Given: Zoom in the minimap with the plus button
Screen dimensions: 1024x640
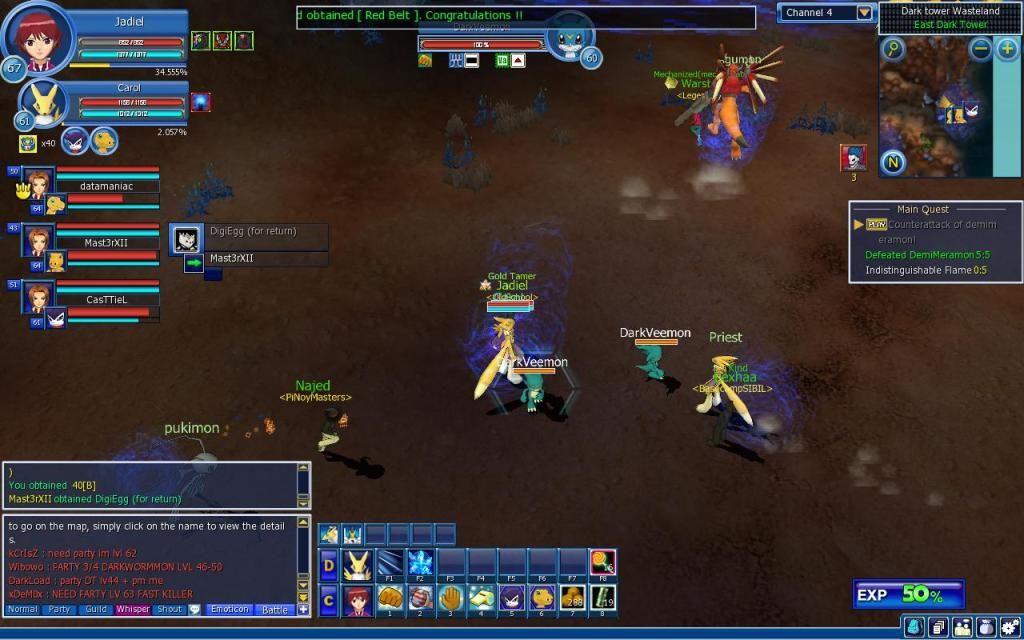Looking at the screenshot, I should point(1007,49).
